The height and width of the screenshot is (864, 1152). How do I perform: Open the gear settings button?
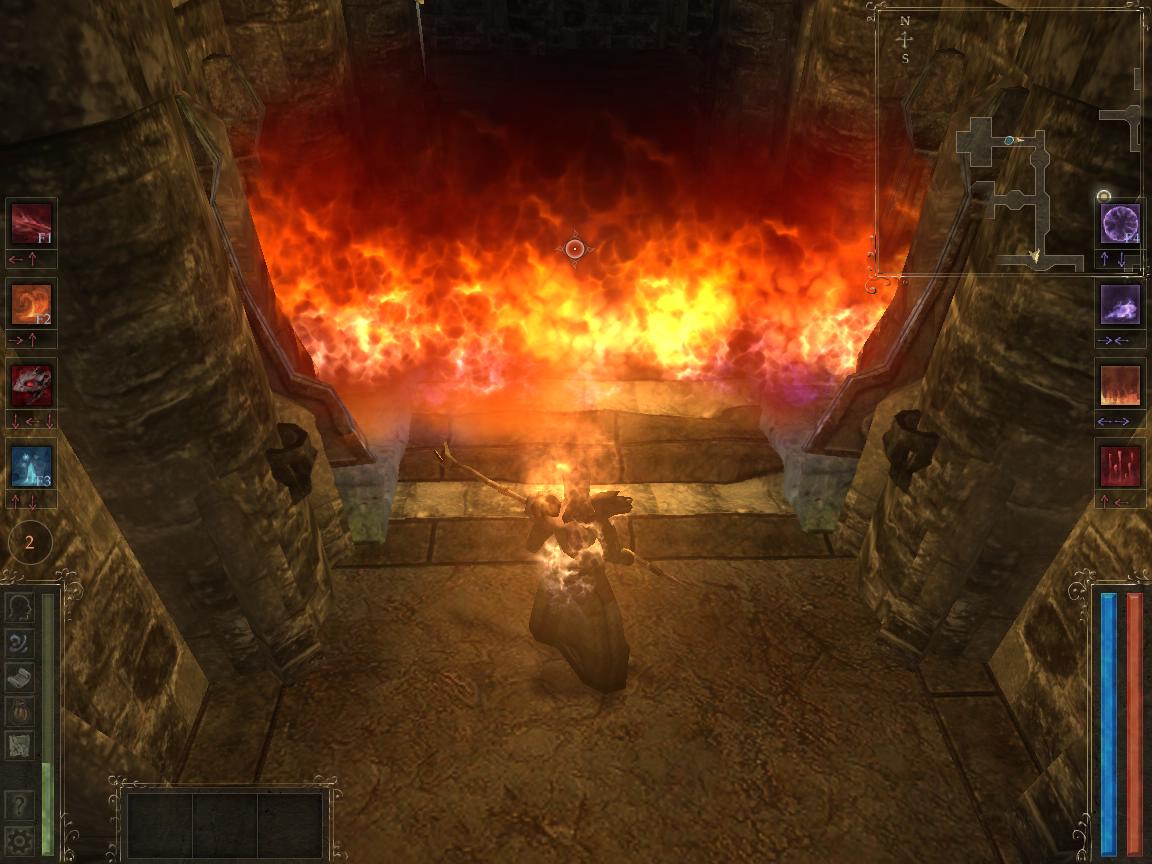19,839
